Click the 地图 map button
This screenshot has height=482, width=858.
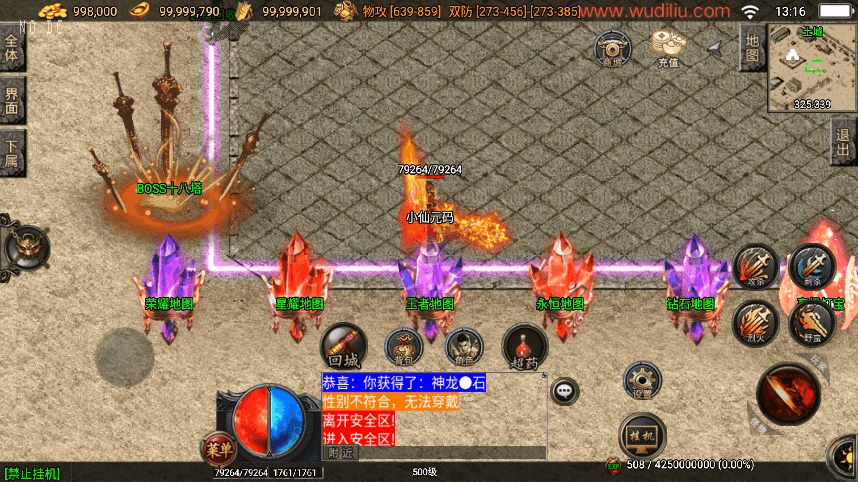tap(752, 48)
